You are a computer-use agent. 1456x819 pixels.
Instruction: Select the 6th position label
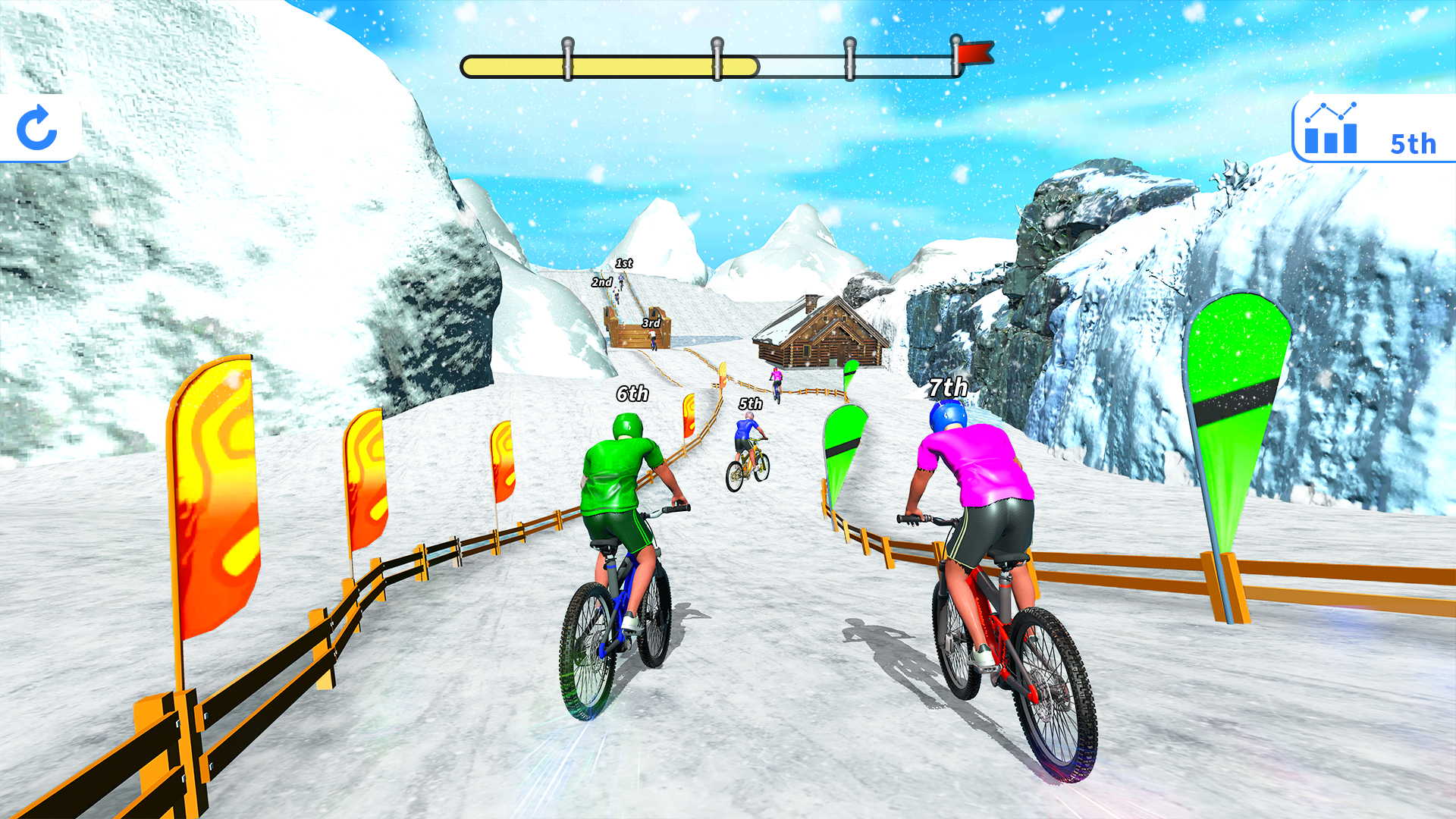(x=631, y=394)
